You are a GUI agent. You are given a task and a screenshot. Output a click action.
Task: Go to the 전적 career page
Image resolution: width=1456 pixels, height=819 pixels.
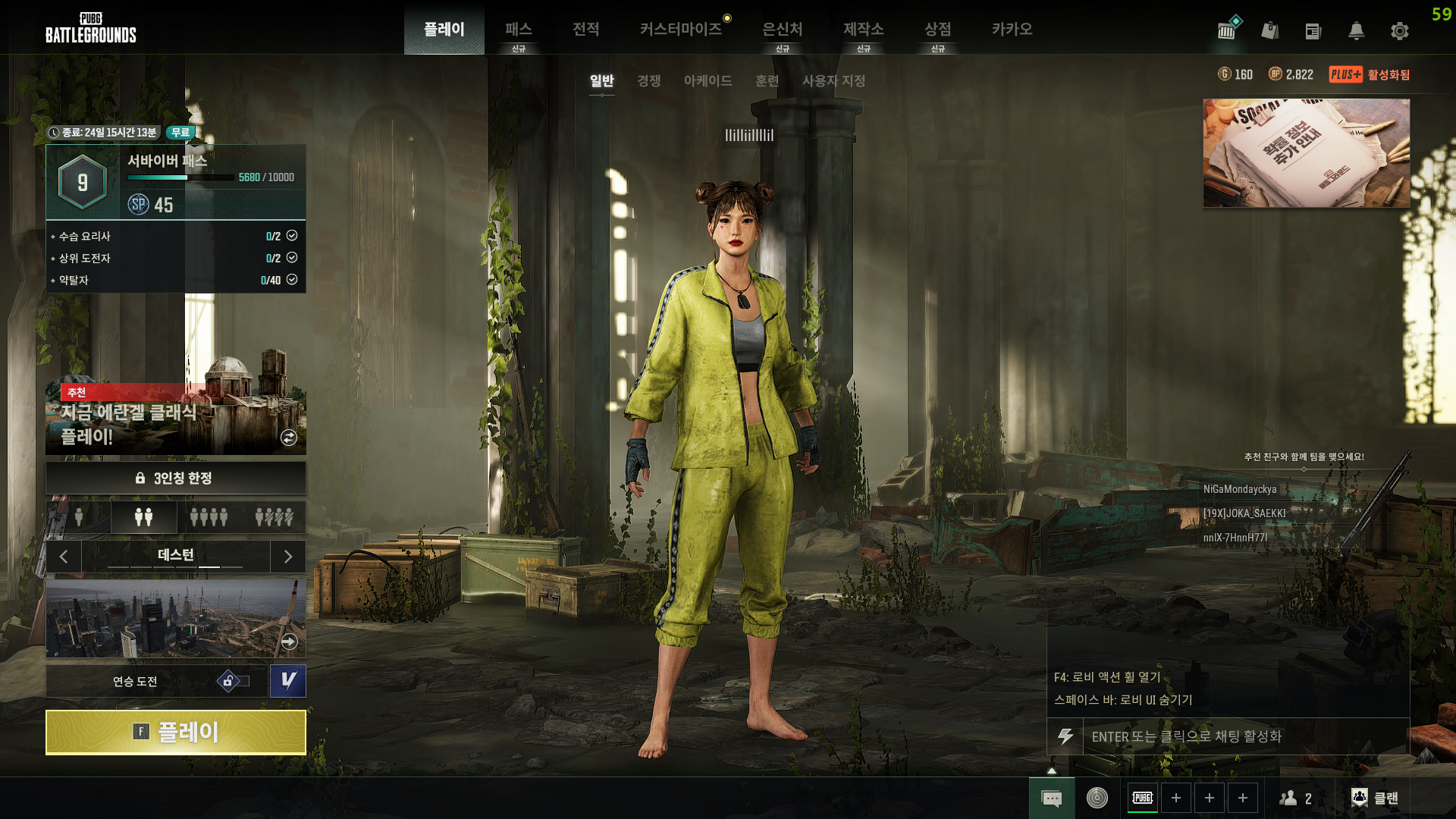(585, 30)
